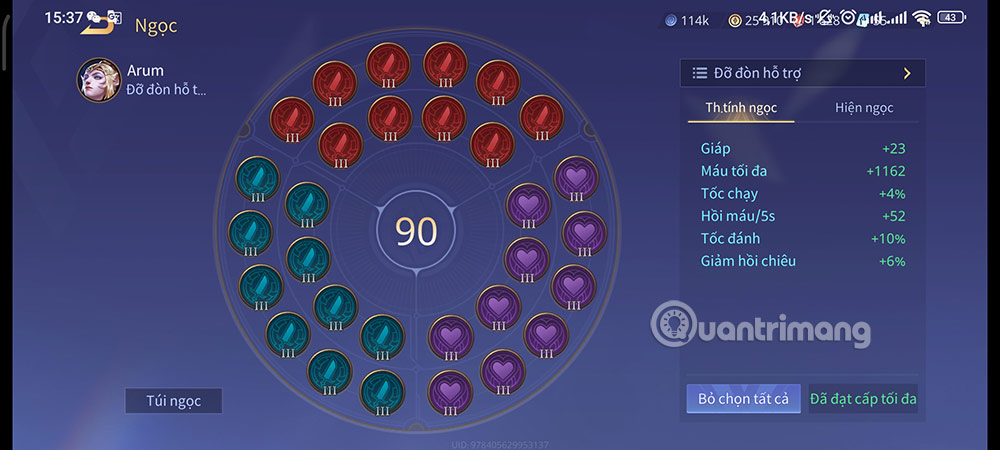Select the Đã đạt cấp tối đa button

pyautogui.click(x=863, y=399)
